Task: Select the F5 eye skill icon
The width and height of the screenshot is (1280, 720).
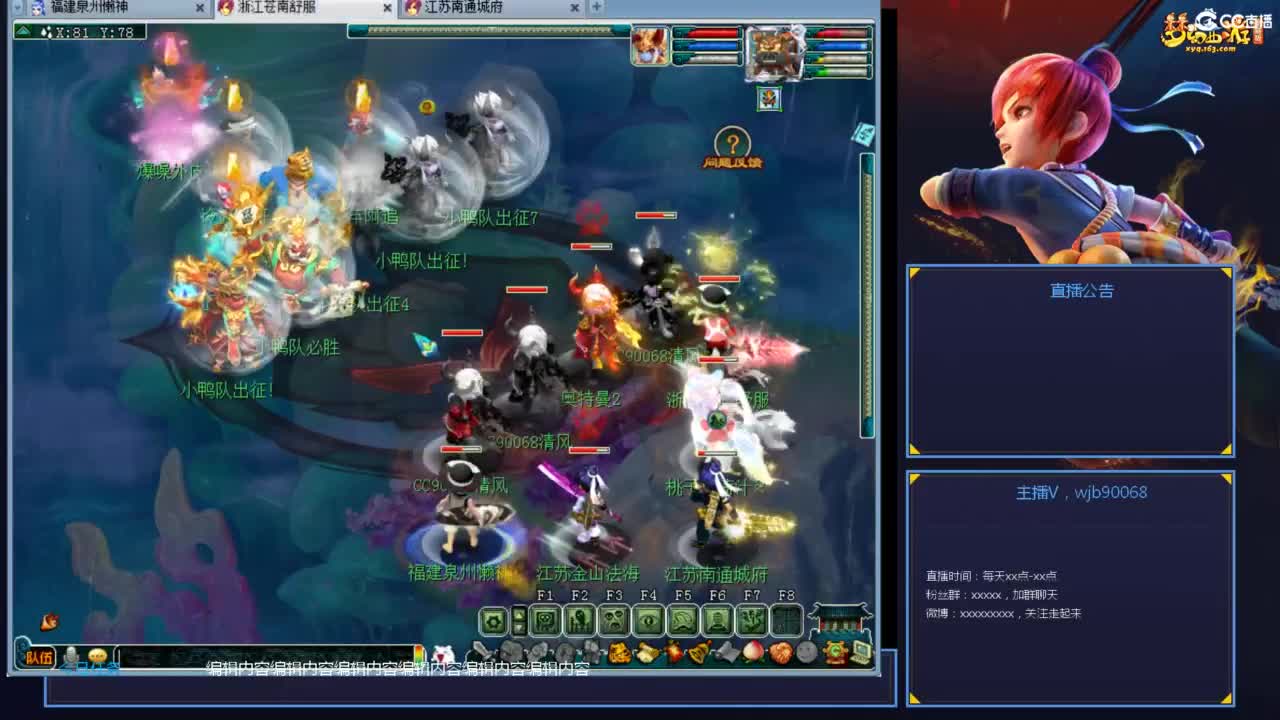Action: click(x=650, y=620)
